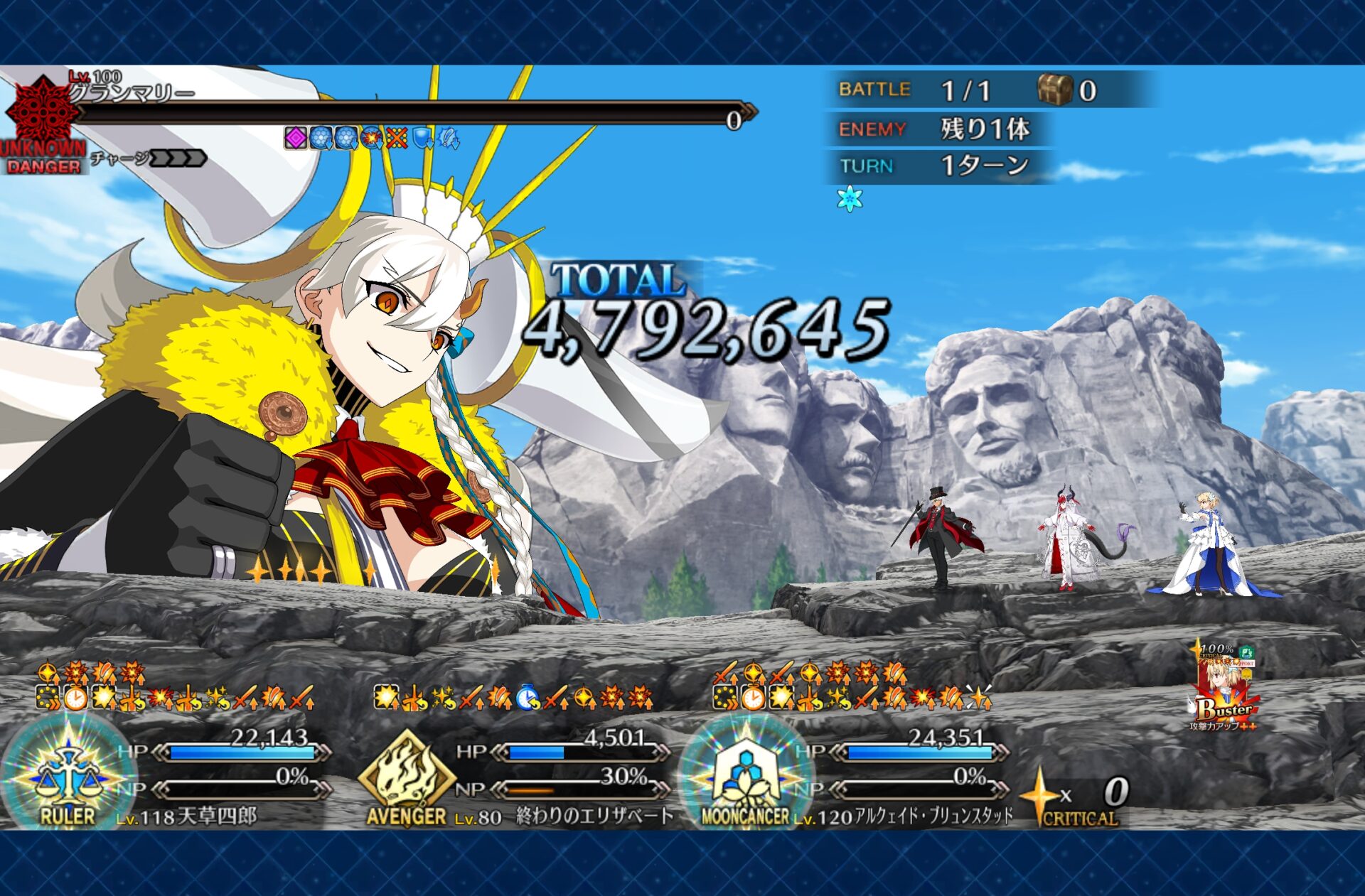
Task: Show enemy グランマリー details via its name
Action: [133, 93]
